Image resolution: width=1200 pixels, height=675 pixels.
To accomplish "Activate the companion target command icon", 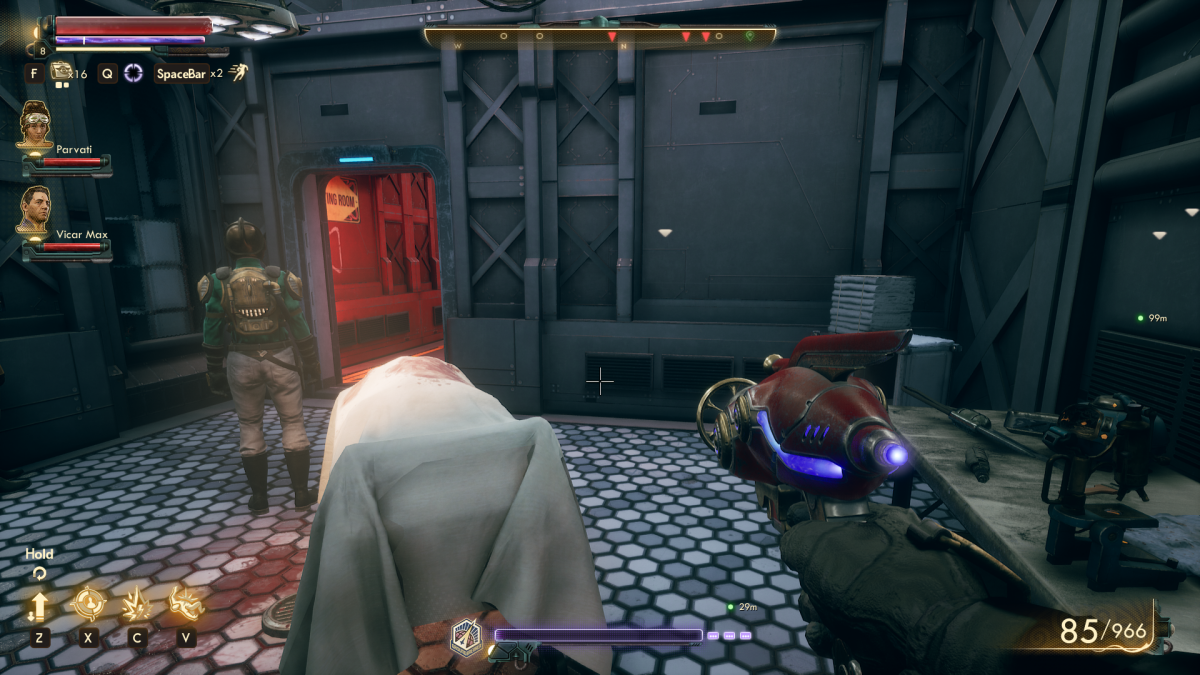I will [x=89, y=603].
